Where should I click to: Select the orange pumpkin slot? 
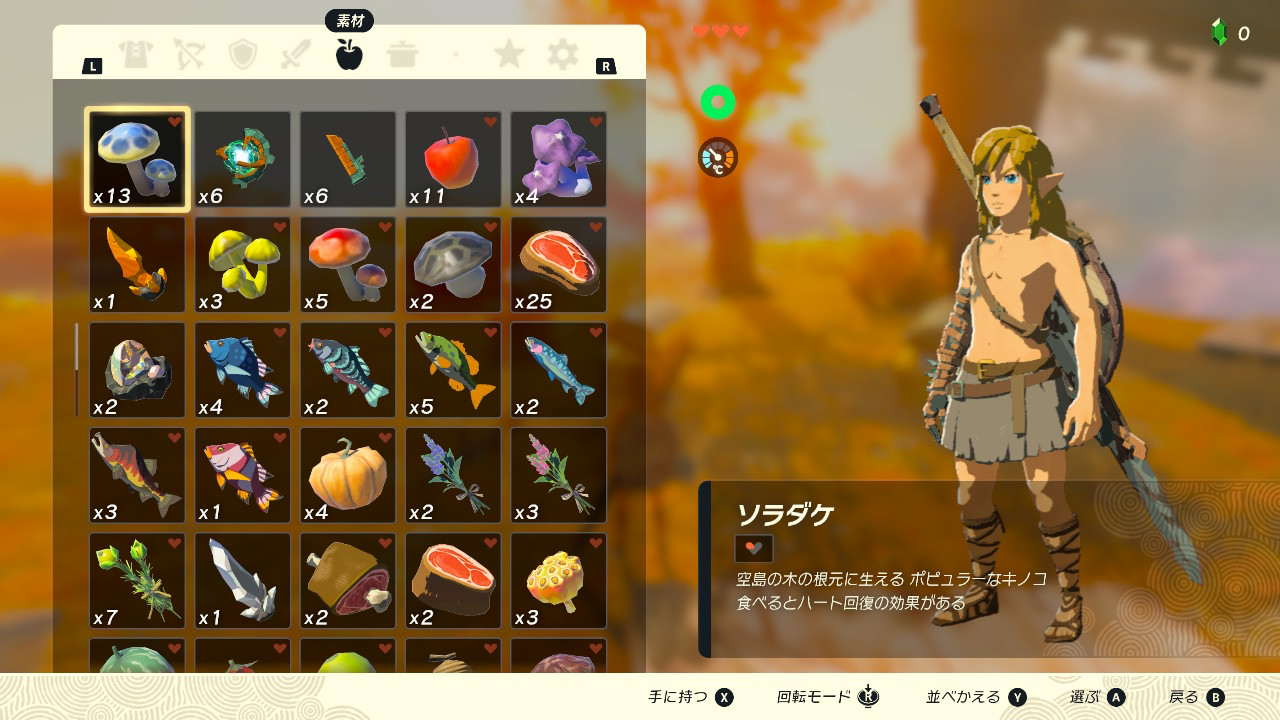(x=347, y=476)
